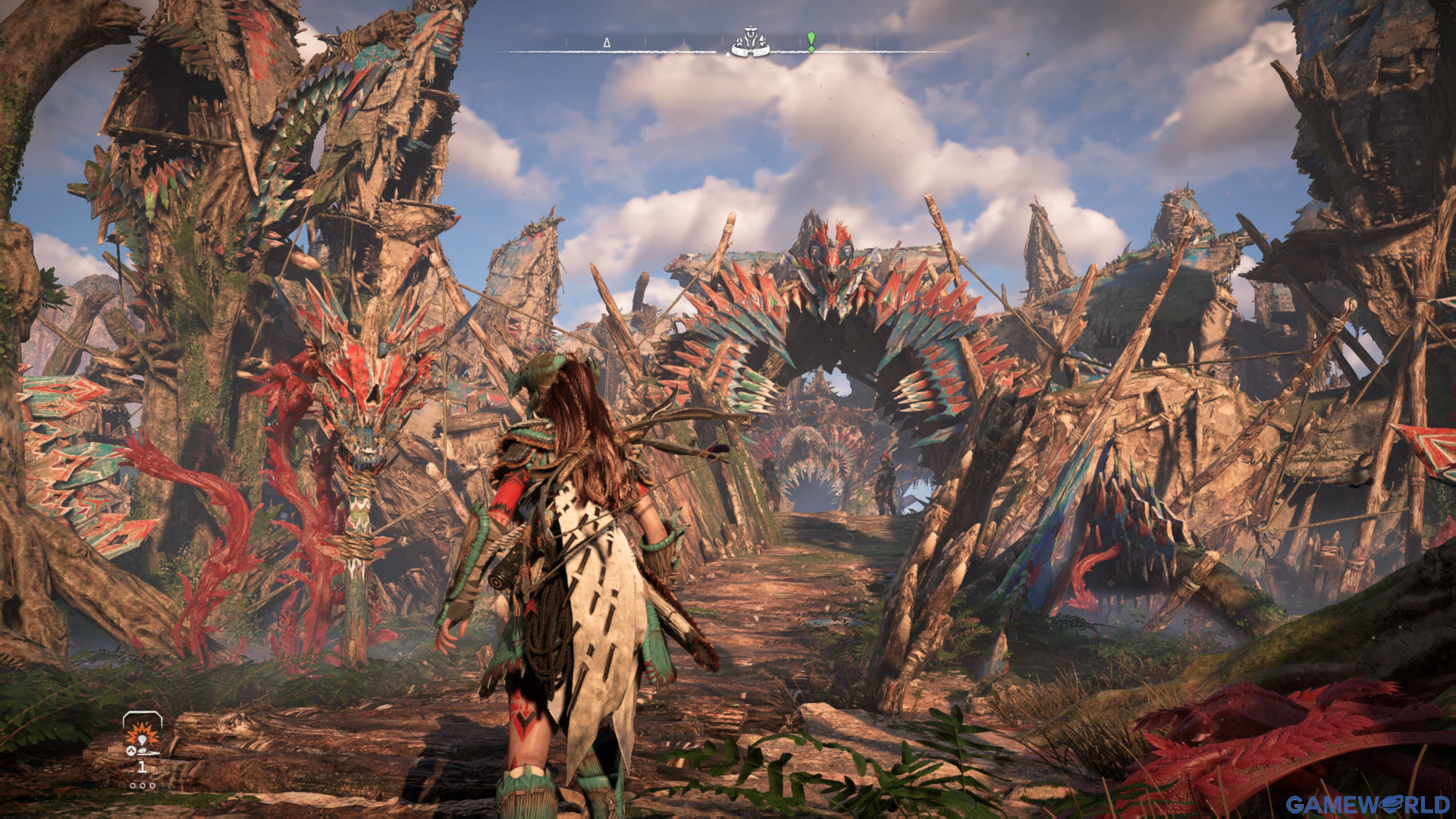
Task: Select the explosive trap tool slot
Action: [142, 734]
